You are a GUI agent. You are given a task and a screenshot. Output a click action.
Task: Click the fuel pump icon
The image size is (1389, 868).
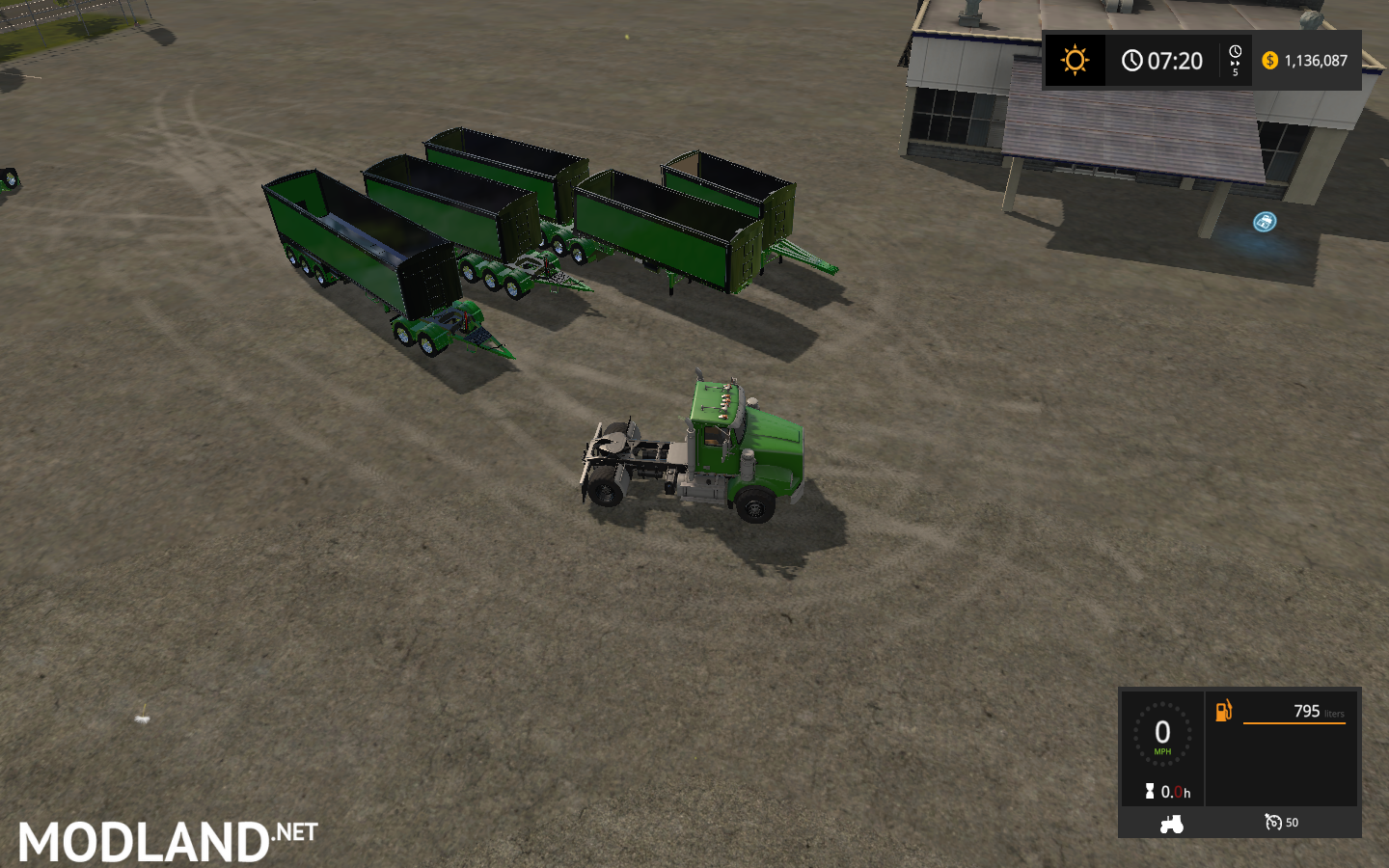[1225, 711]
